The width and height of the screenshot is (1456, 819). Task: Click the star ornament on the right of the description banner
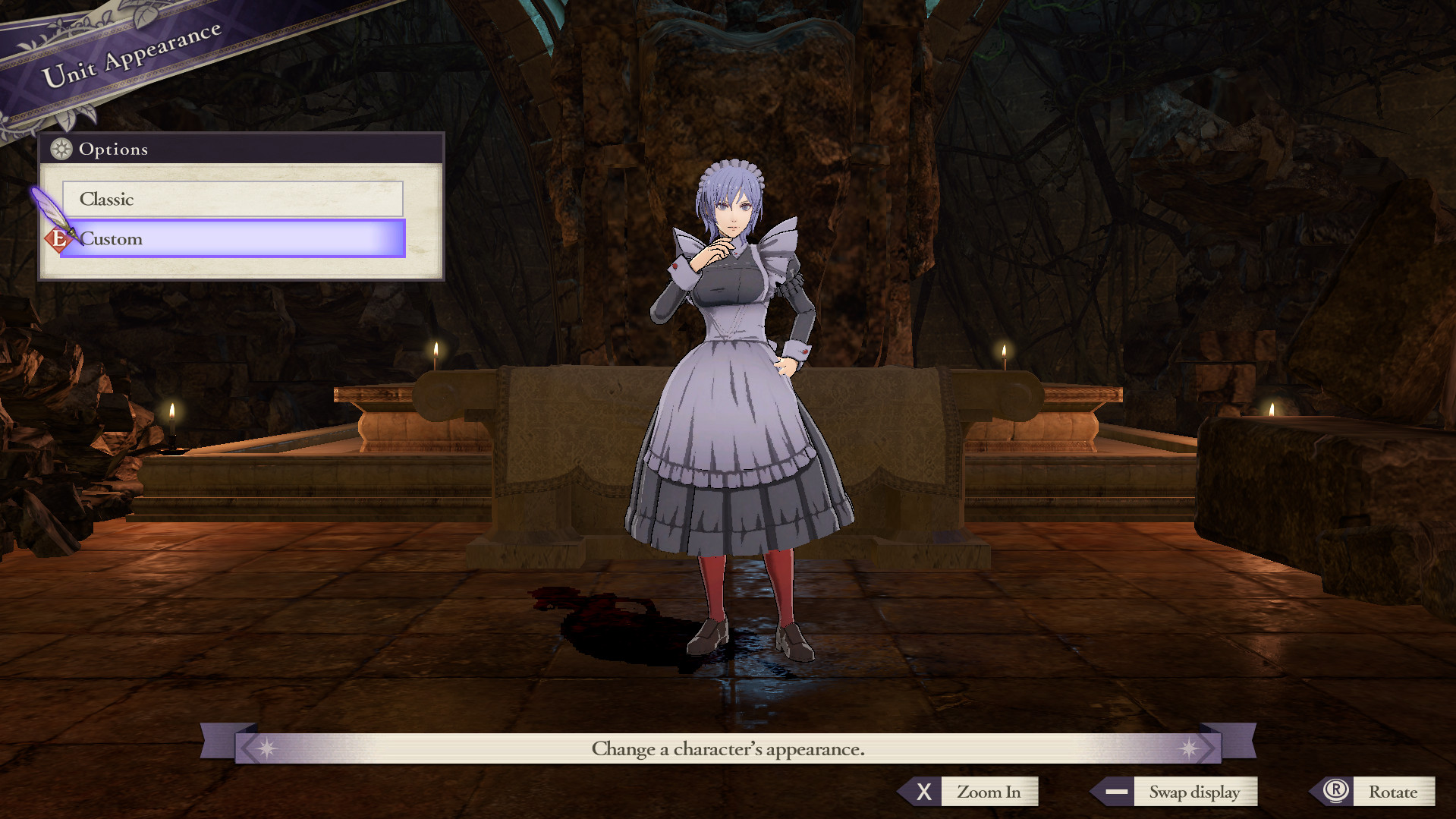(1189, 748)
